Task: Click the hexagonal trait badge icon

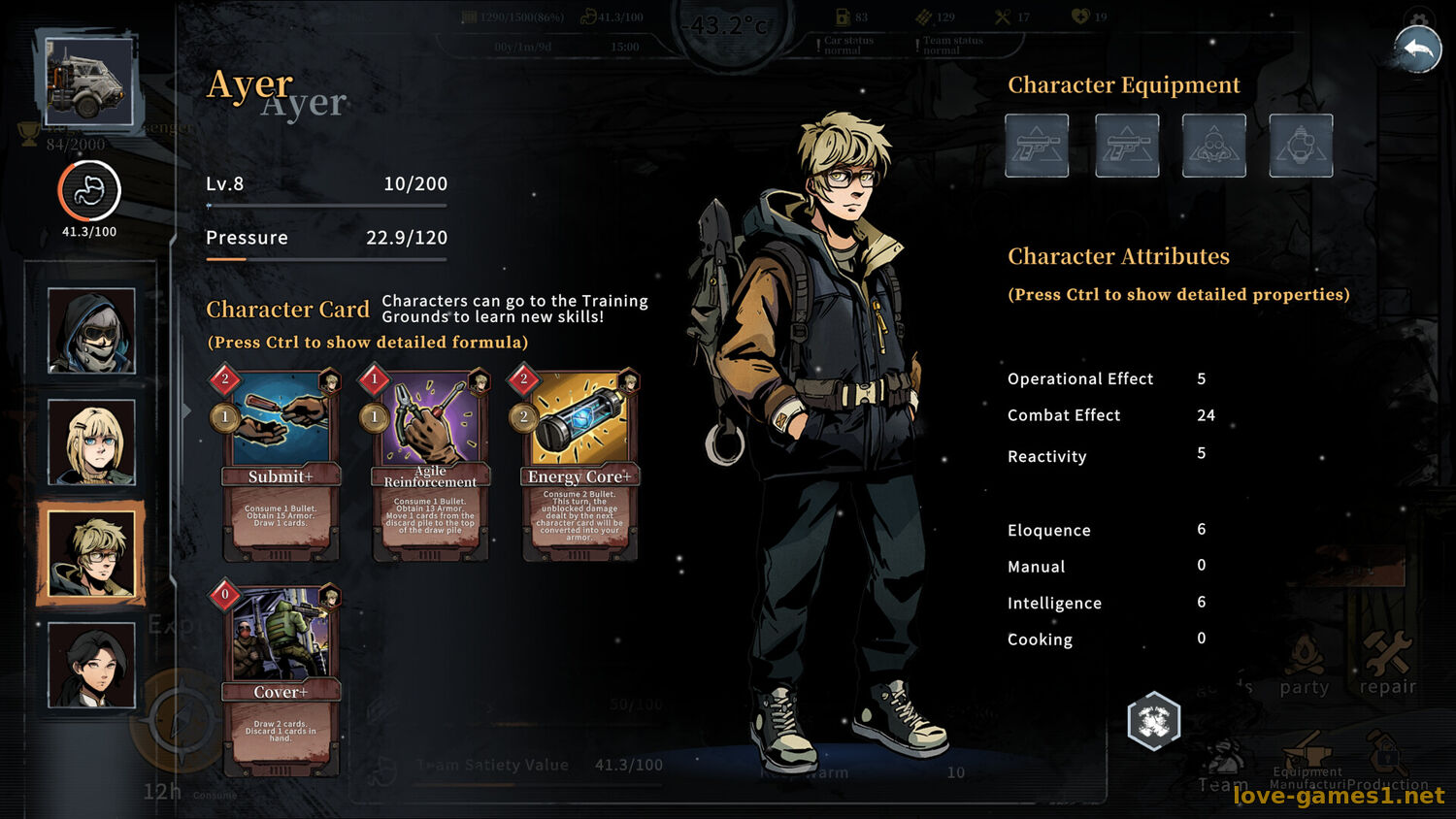Action: point(1153,721)
